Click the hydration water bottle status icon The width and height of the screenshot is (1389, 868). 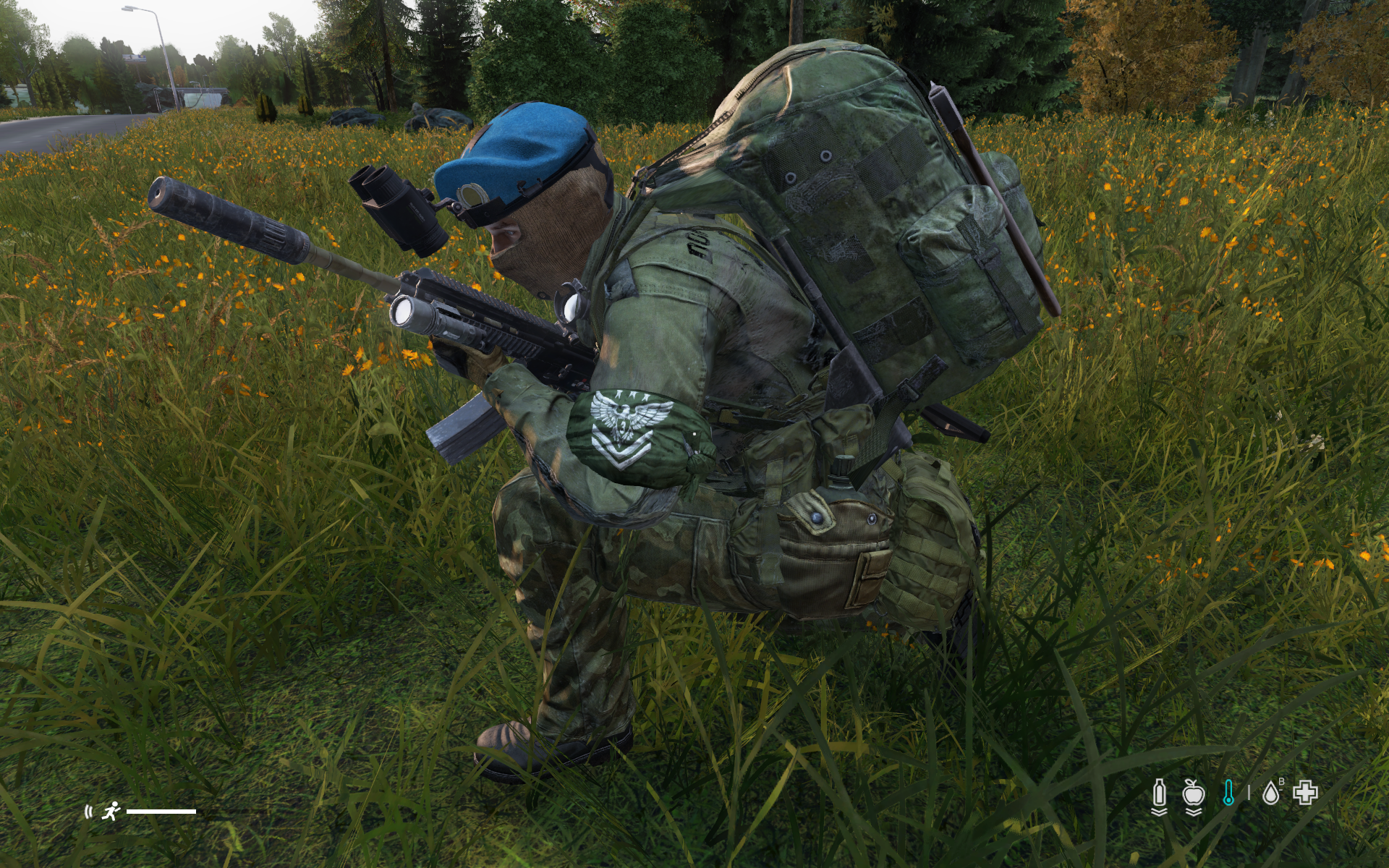[1158, 793]
